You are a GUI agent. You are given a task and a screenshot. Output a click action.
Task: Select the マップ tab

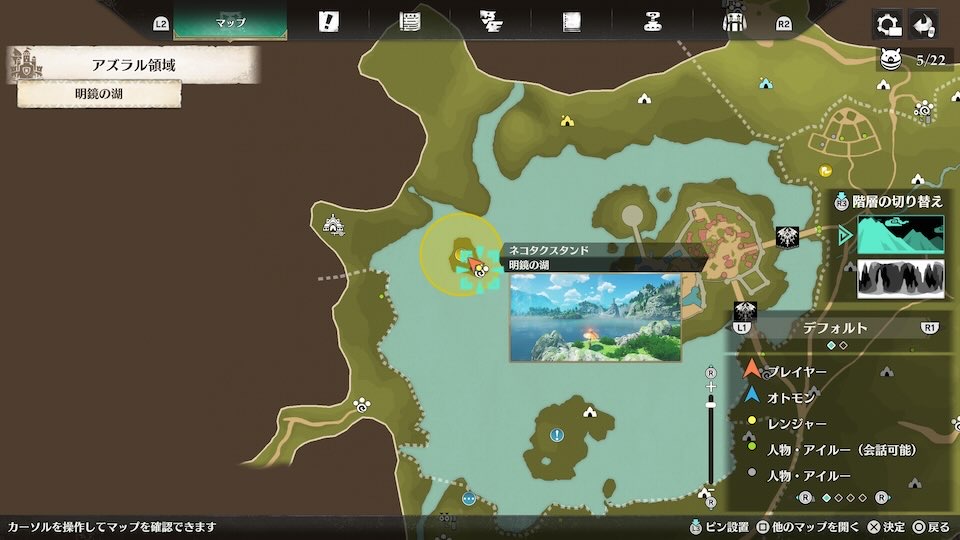click(230, 21)
